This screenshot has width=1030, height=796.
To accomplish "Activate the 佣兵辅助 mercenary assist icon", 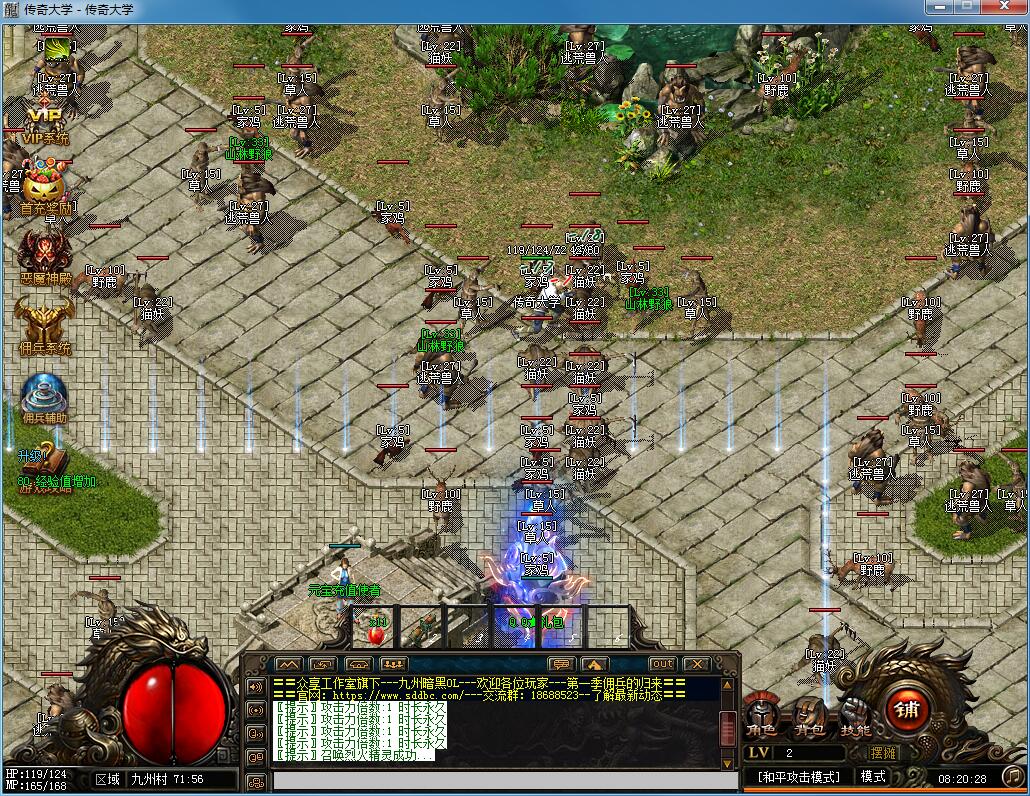I will click(x=44, y=397).
